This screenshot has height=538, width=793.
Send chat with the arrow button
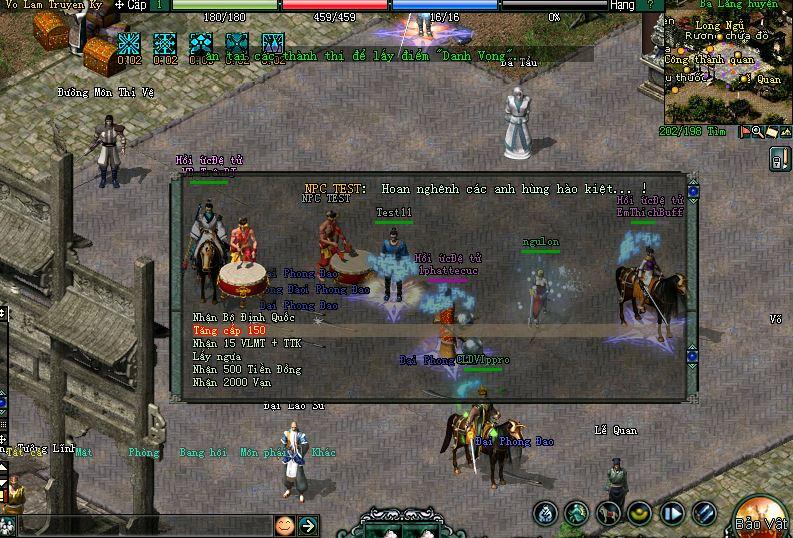tap(308, 525)
